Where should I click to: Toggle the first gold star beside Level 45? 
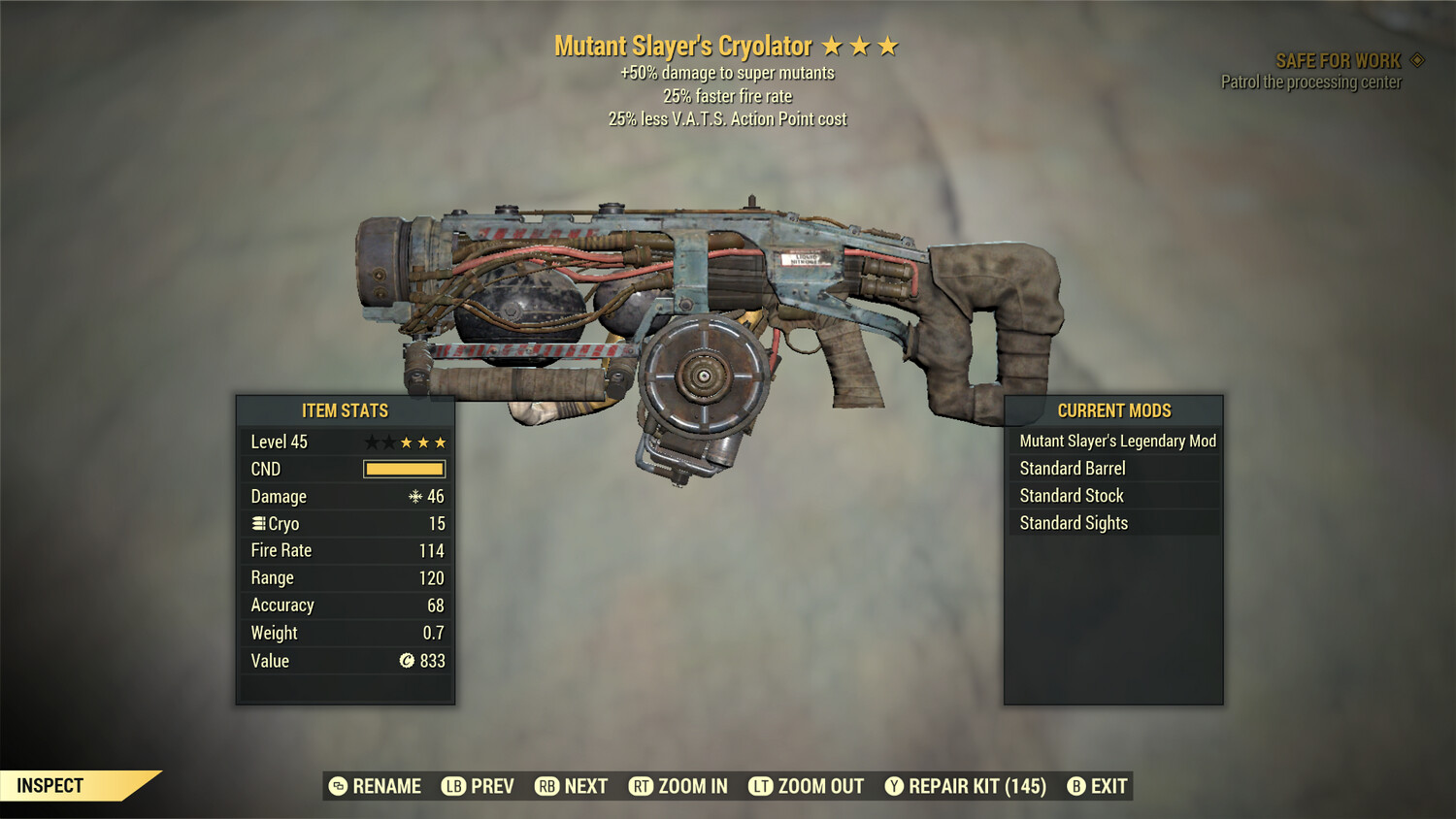coord(406,442)
